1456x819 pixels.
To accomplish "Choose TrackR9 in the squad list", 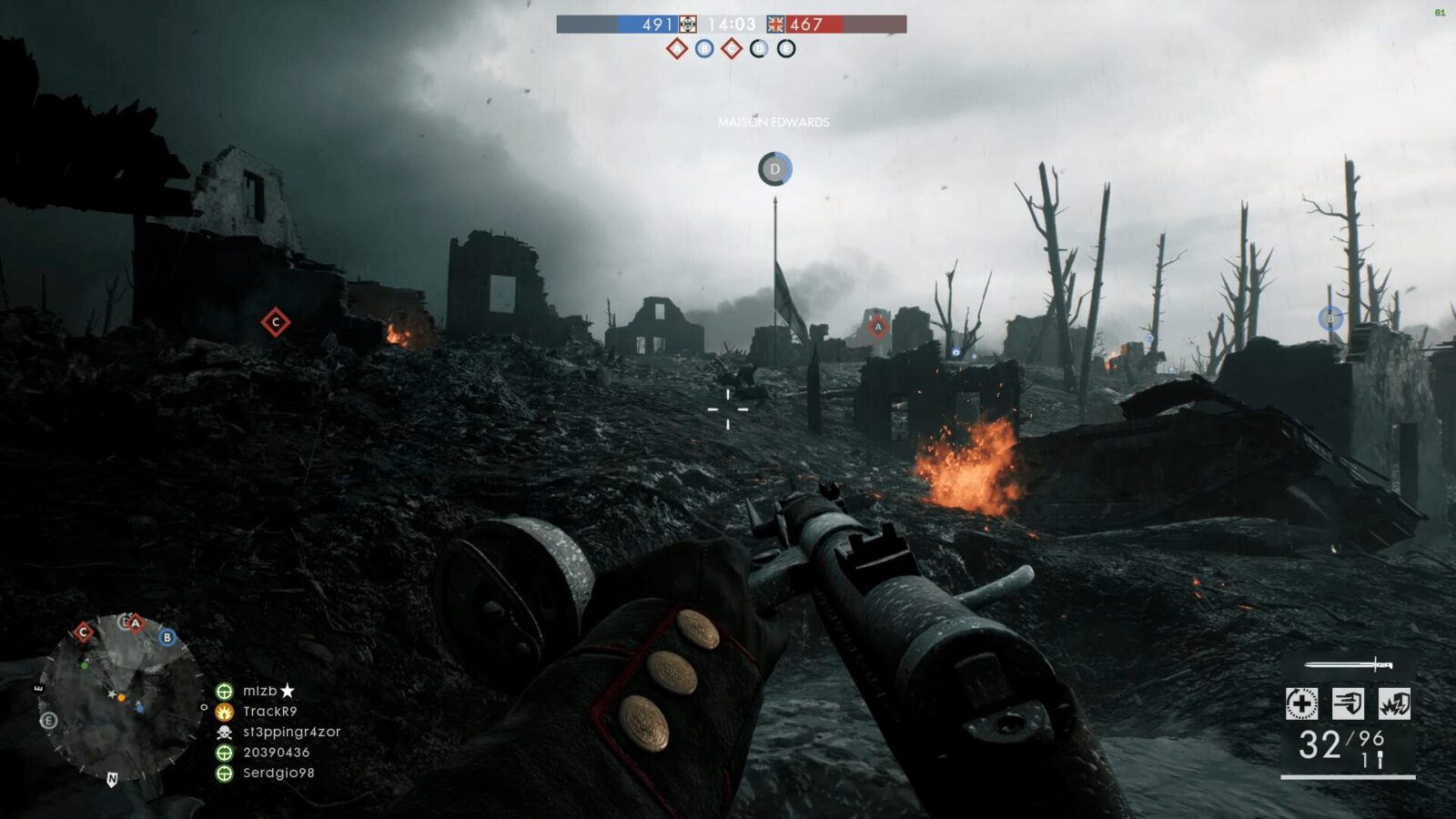I will [x=269, y=712].
